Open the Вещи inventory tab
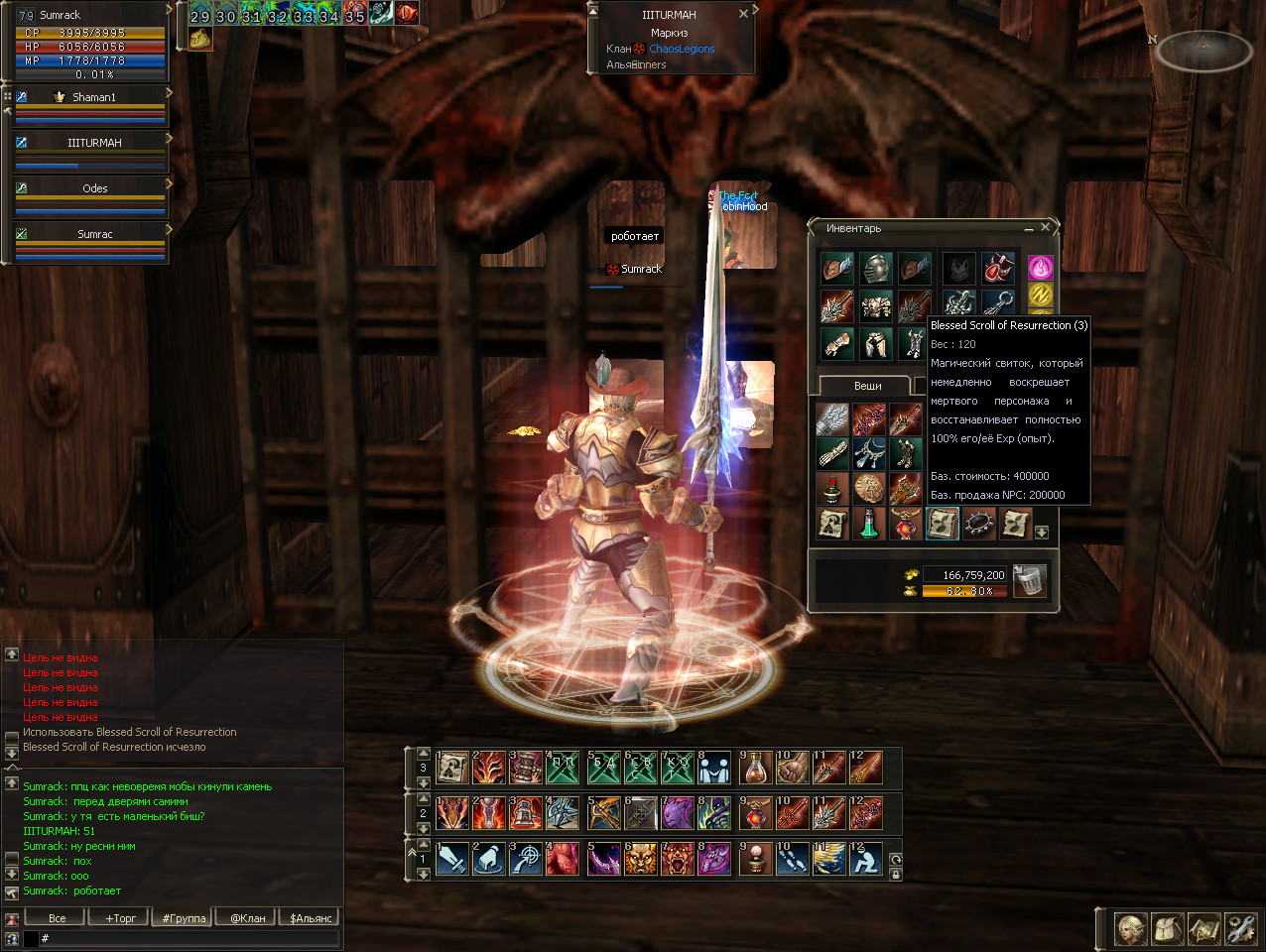Image resolution: width=1266 pixels, height=952 pixels. tap(867, 386)
